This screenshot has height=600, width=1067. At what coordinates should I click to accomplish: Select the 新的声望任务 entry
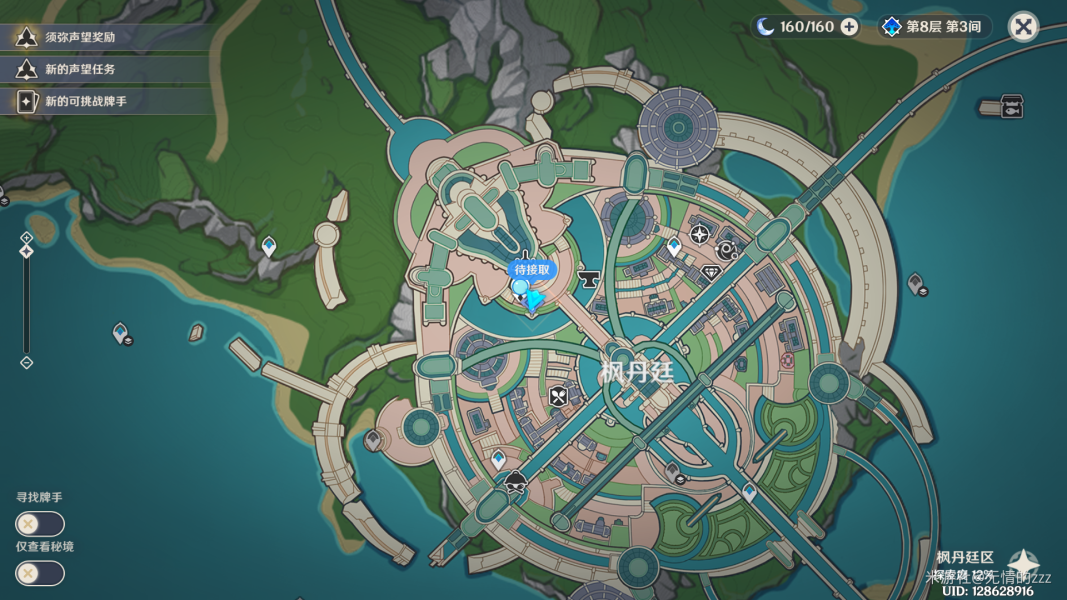pyautogui.click(x=80, y=69)
